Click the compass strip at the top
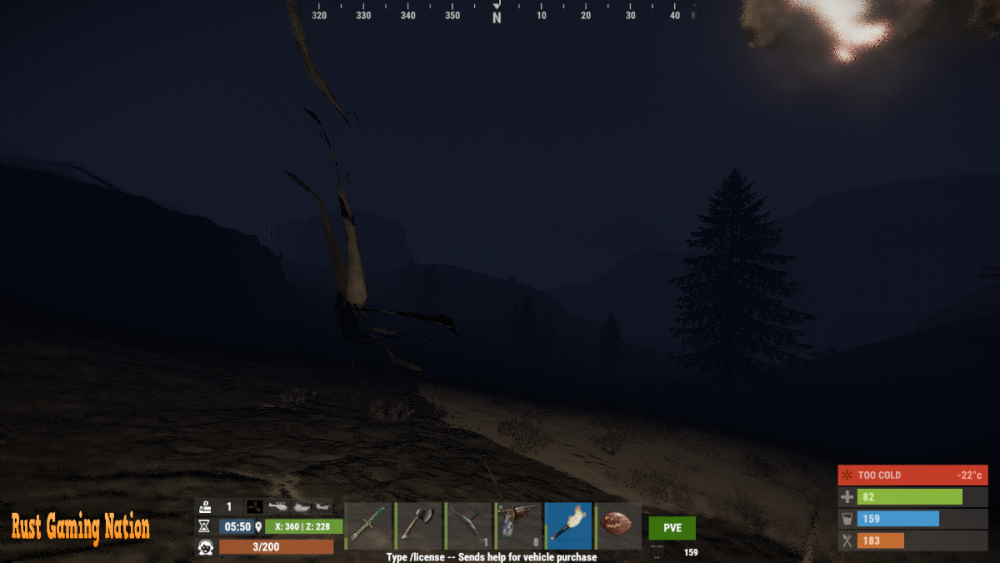Image resolution: width=1000 pixels, height=563 pixels. click(497, 13)
